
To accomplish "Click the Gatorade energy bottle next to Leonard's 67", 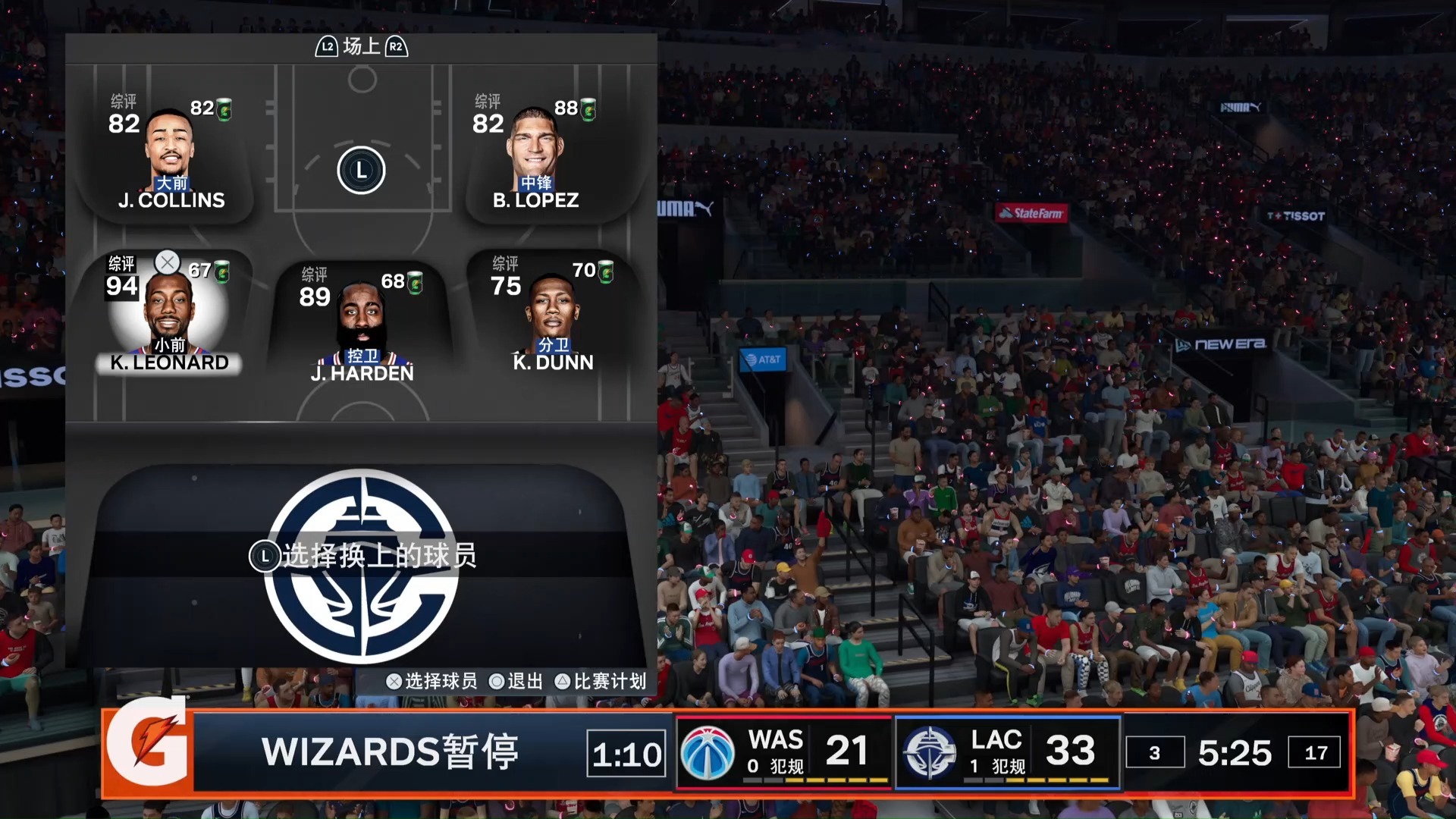I will pyautogui.click(x=221, y=273).
